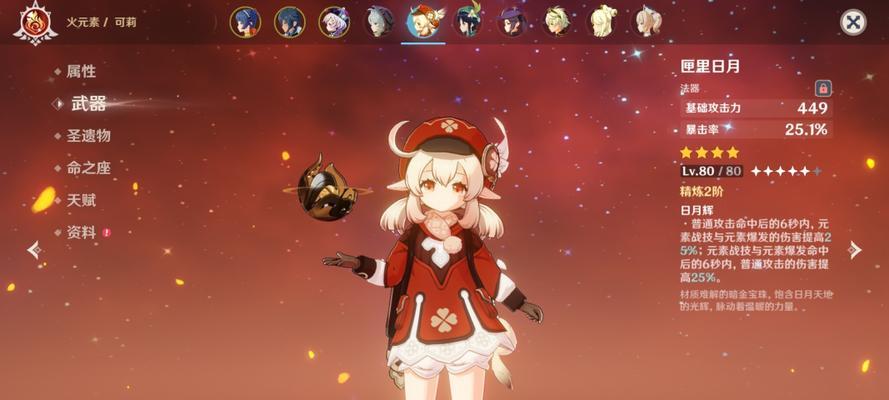Screen dimensions: 889x400
Task: Select the 武器 weapon menu entry
Action: pyautogui.click(x=88, y=103)
